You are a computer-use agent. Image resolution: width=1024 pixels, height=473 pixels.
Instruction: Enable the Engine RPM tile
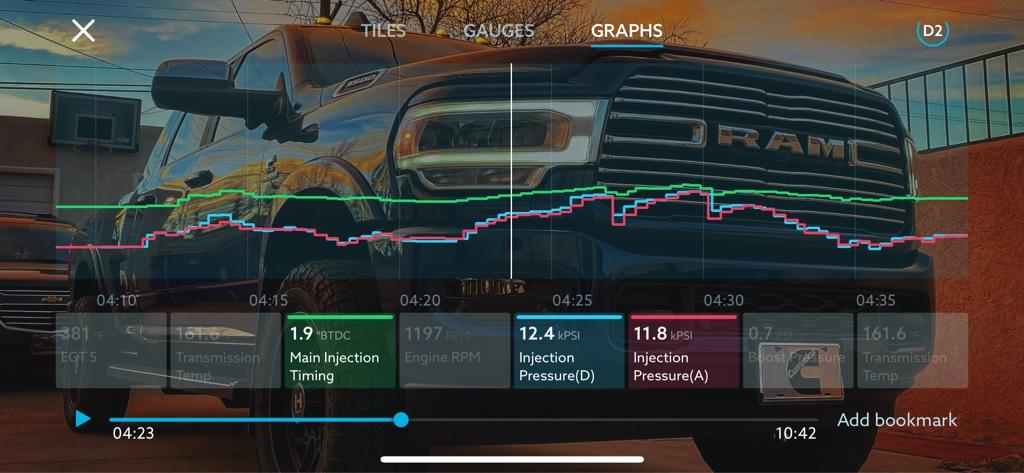tap(453, 350)
